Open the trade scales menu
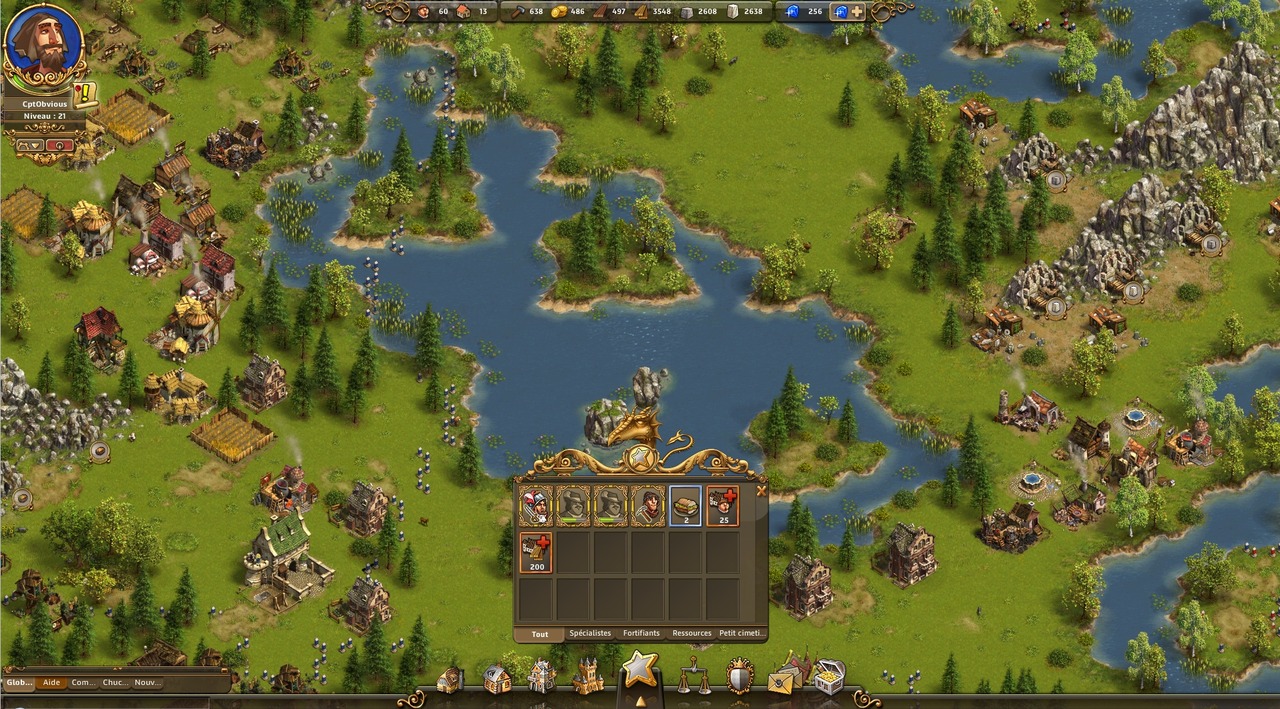The image size is (1280, 709). [693, 677]
